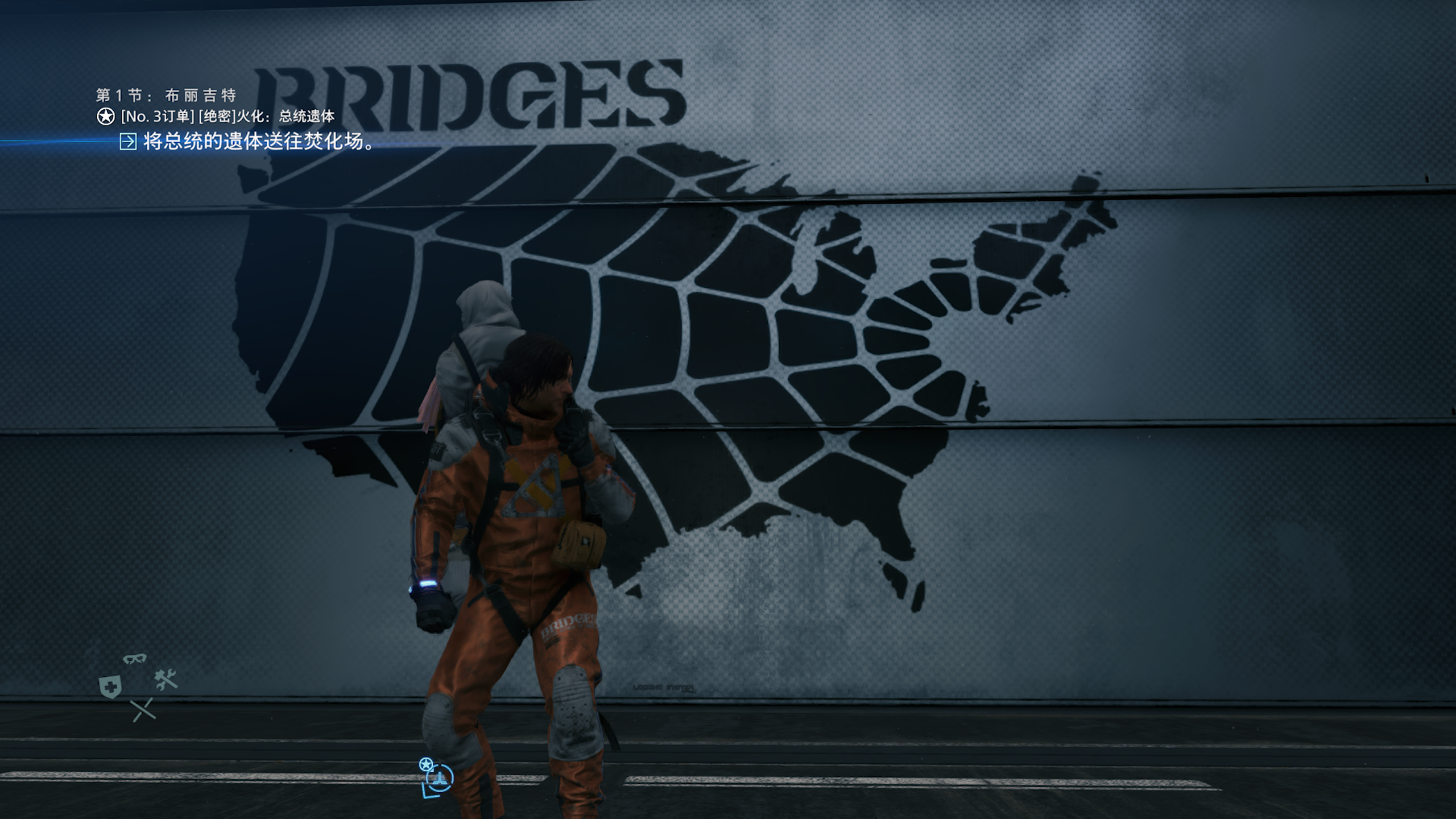Viewport: 1456px width, 819px height.
Task: Choose the hammer and wrench tools icon
Action: point(166,680)
